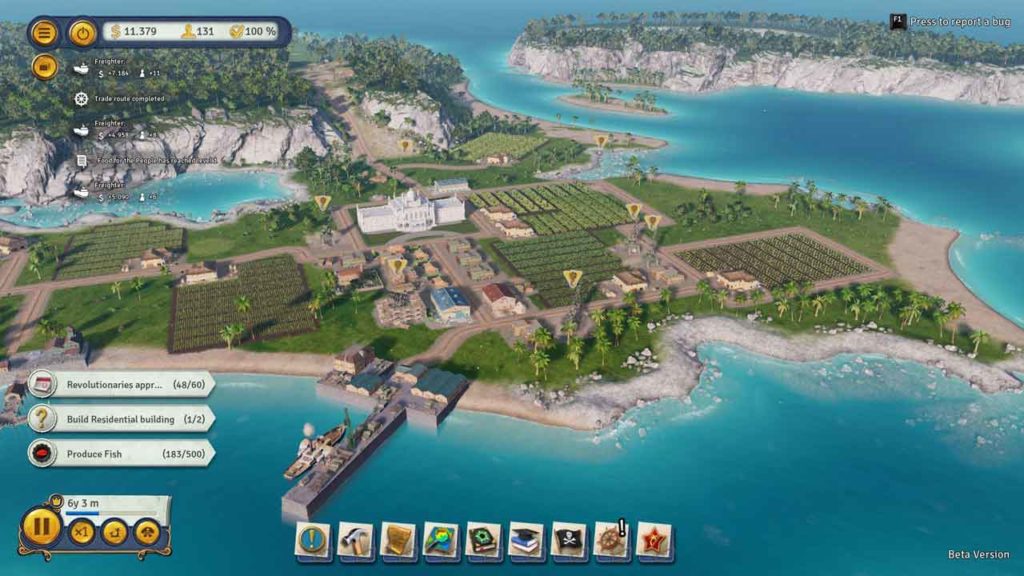This screenshot has height=576, width=1024.
Task: Open the pirate flag raids menu
Action: (570, 540)
